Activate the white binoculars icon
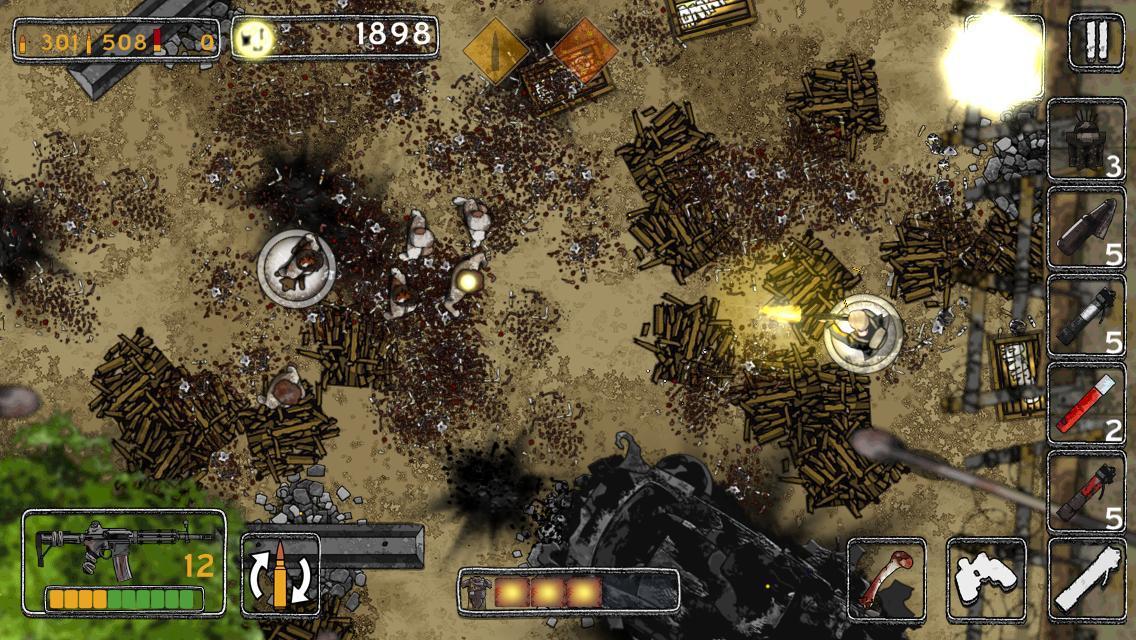This screenshot has height=640, width=1136. [986, 578]
